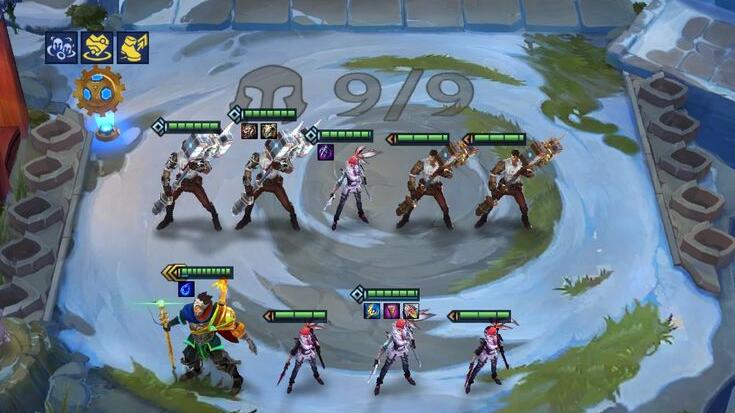Inspect the blue swirl item on the staff champion

point(185,289)
